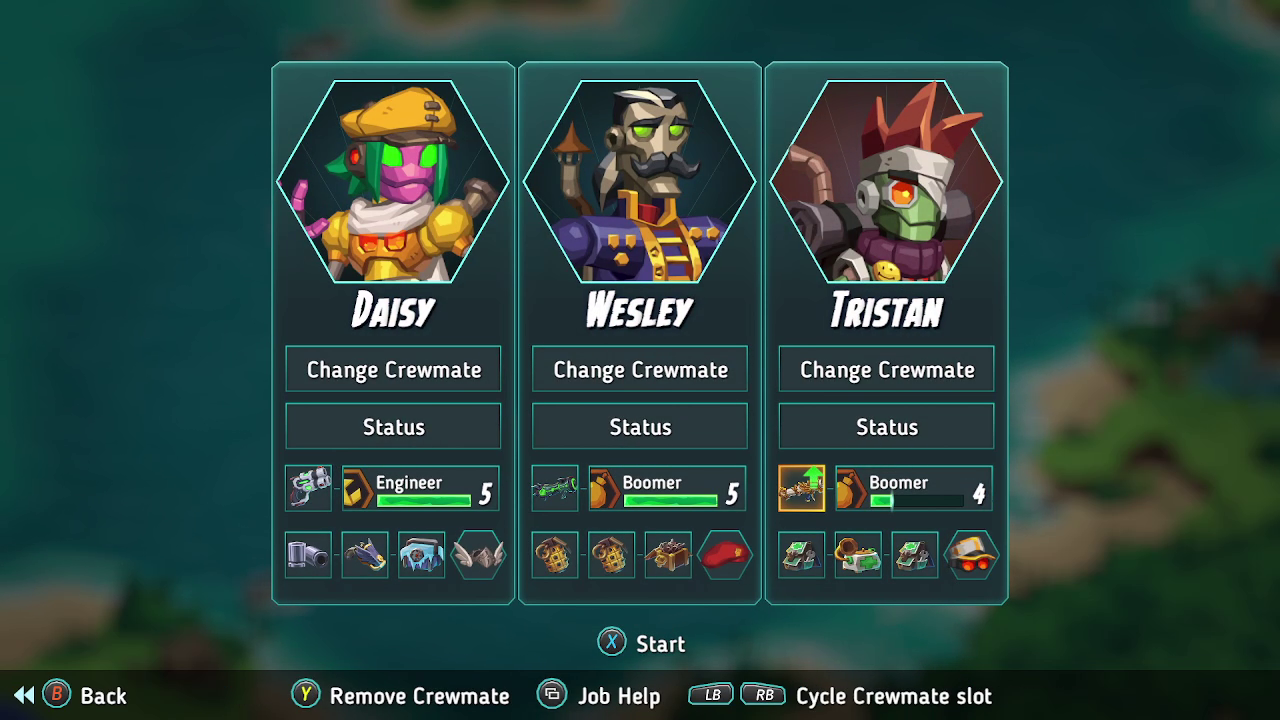Click Daisy's cannon barrel equipment icon

point(308,555)
